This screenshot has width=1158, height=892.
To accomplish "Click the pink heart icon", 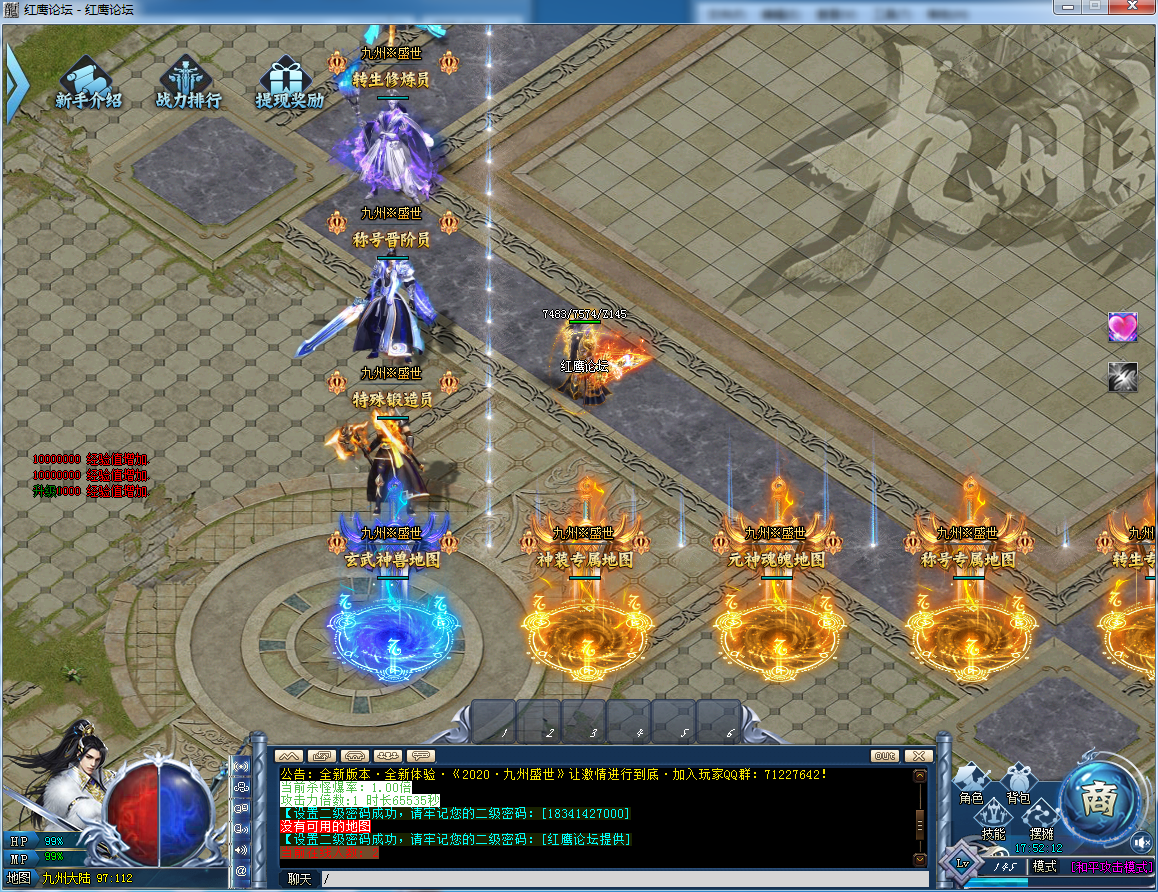I will point(1122,327).
